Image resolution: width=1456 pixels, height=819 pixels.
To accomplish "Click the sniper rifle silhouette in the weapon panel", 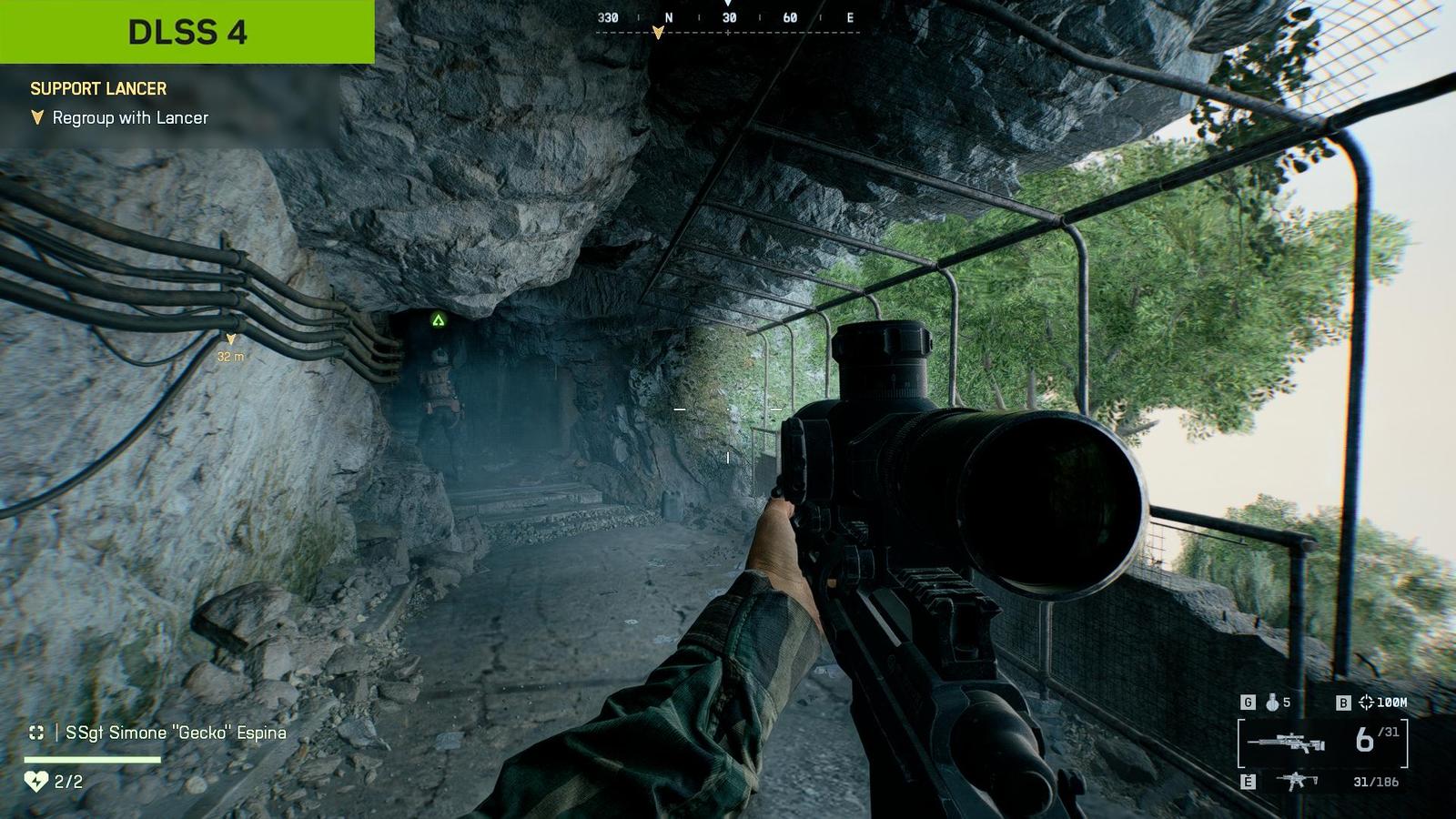I will click(x=1286, y=743).
